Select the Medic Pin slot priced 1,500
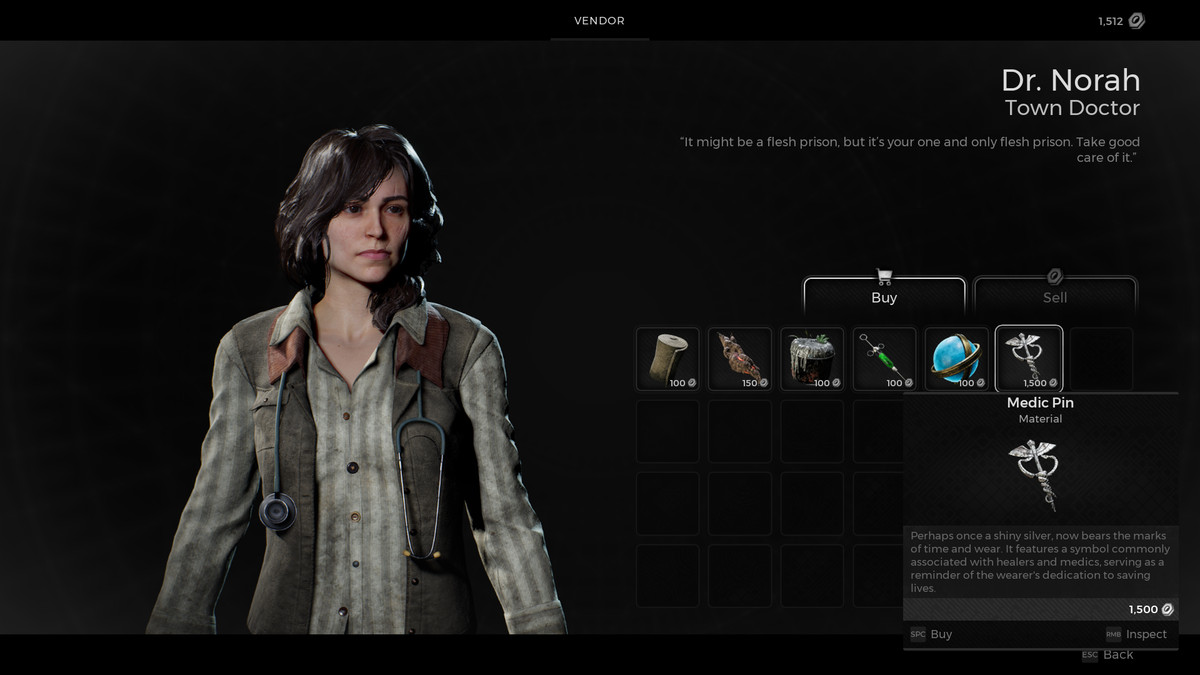Screen dimensions: 1200x675 (1029, 359)
